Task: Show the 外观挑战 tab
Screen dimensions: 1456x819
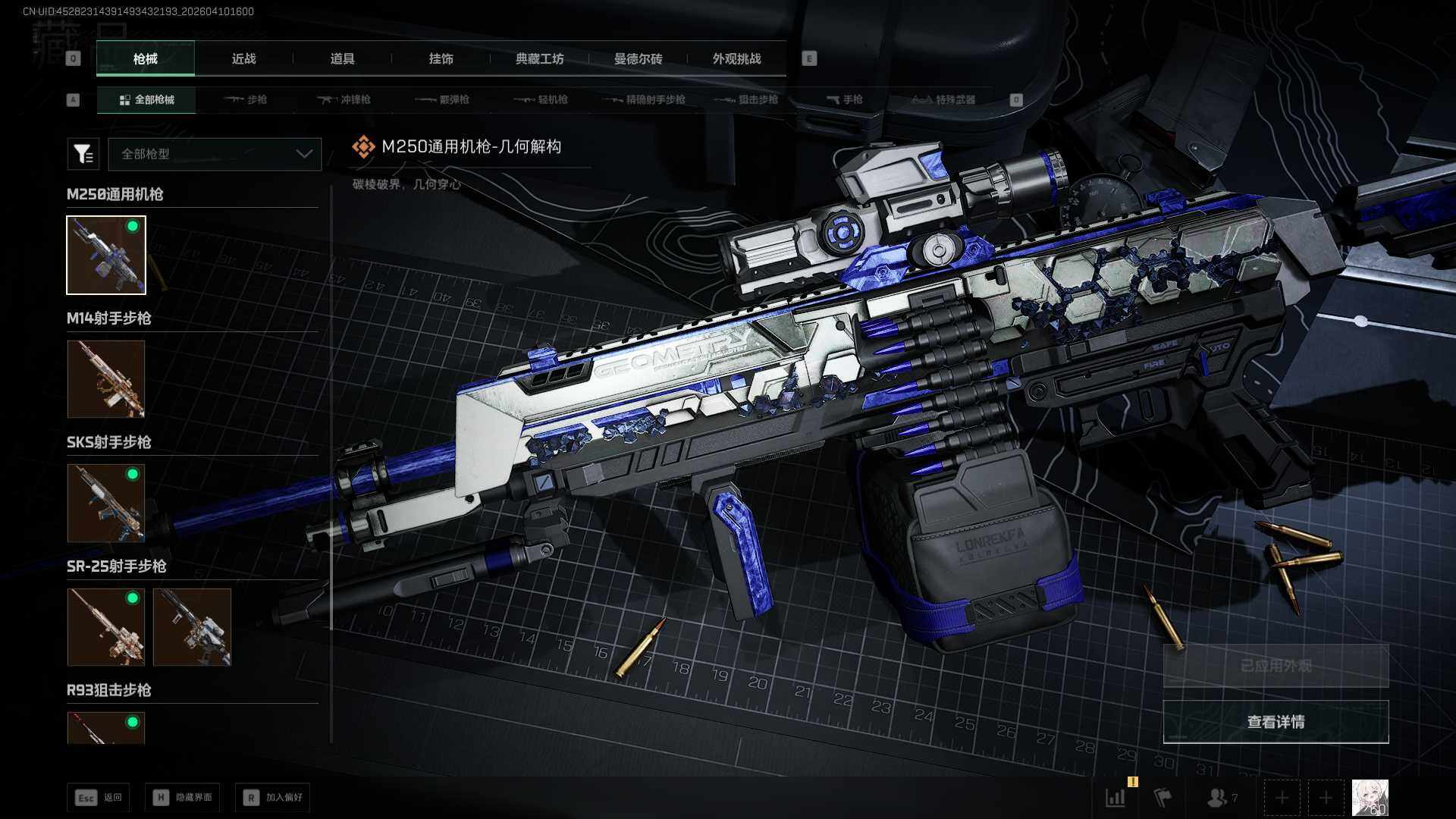Action: pyautogui.click(x=736, y=59)
